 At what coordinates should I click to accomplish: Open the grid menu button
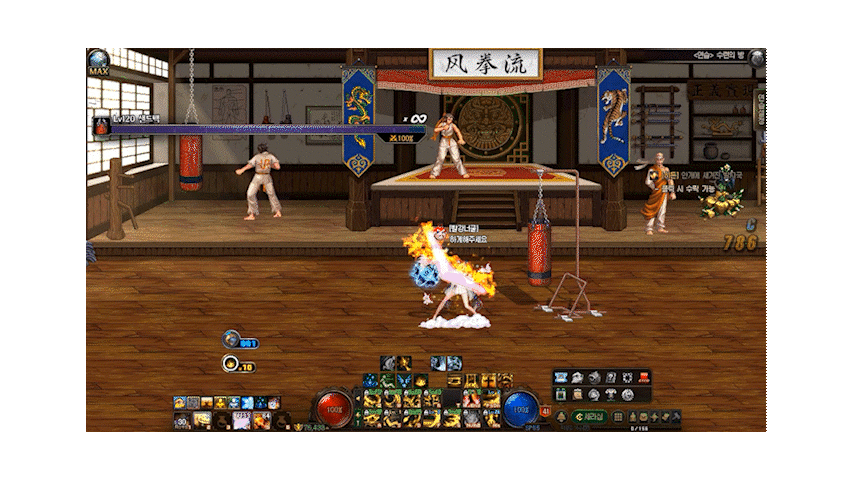tap(617, 416)
